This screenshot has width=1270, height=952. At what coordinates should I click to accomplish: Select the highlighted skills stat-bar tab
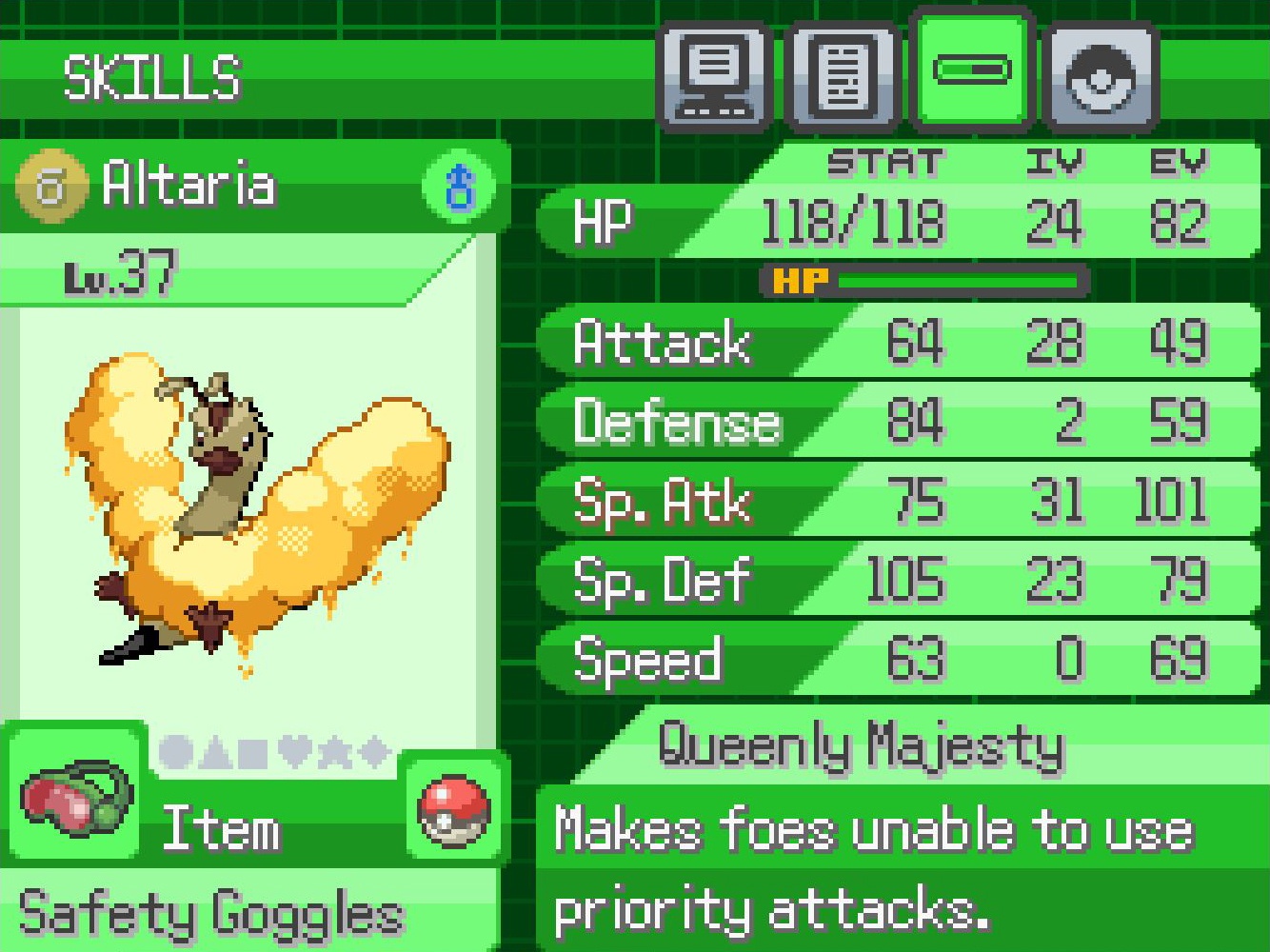coord(971,69)
